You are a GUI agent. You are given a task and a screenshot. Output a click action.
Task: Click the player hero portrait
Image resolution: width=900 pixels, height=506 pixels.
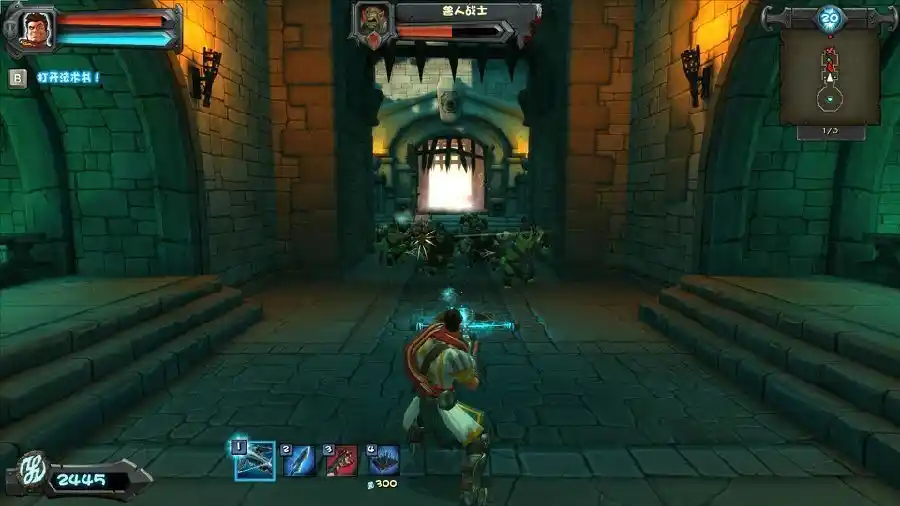pos(36,27)
